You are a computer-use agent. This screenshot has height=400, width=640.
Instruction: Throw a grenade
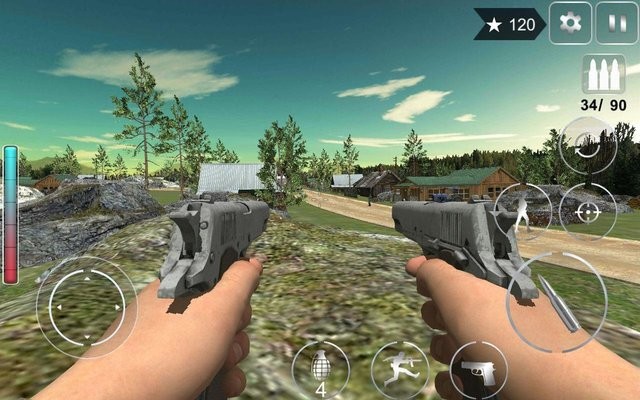[320, 368]
